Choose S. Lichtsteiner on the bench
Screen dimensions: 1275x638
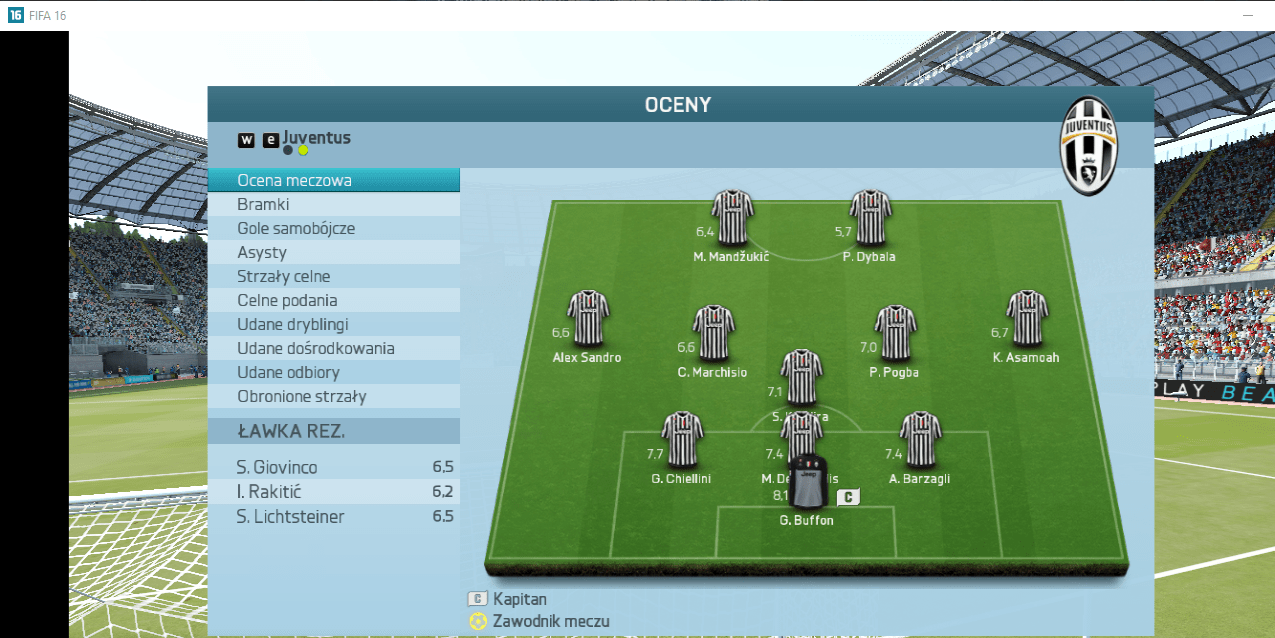click(x=333, y=517)
